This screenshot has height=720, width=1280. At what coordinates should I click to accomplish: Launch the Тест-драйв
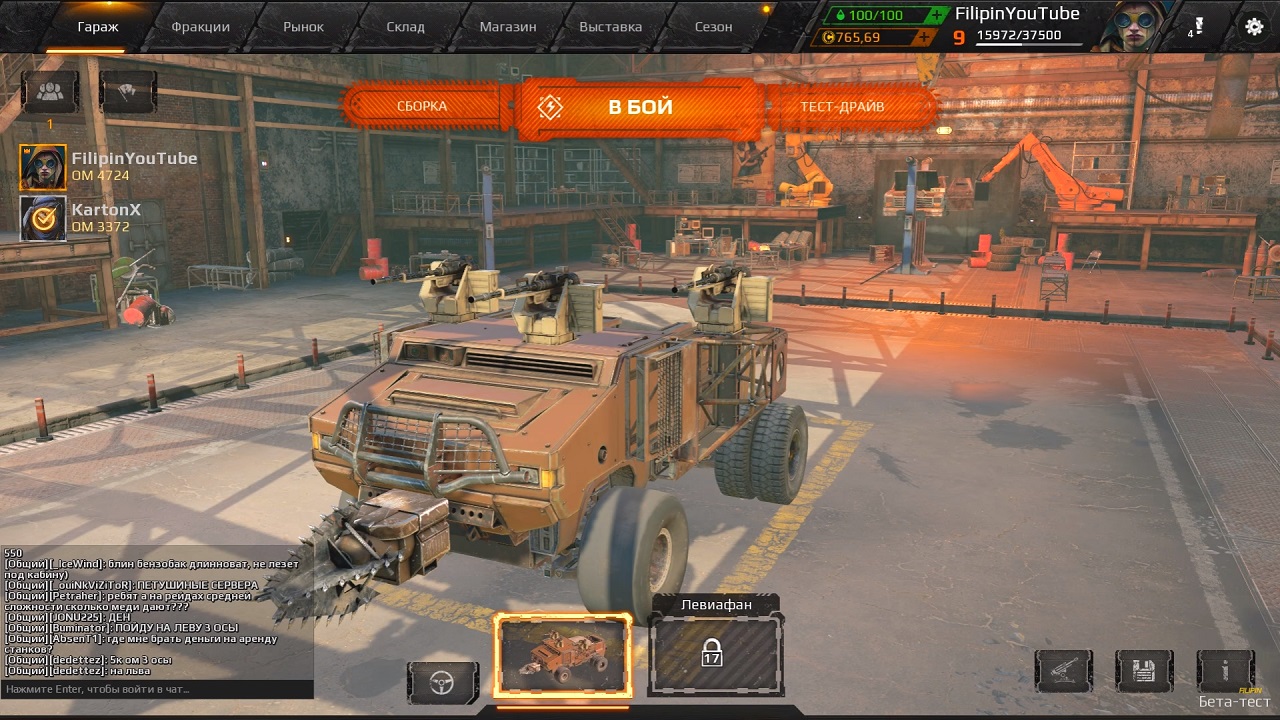(x=842, y=107)
